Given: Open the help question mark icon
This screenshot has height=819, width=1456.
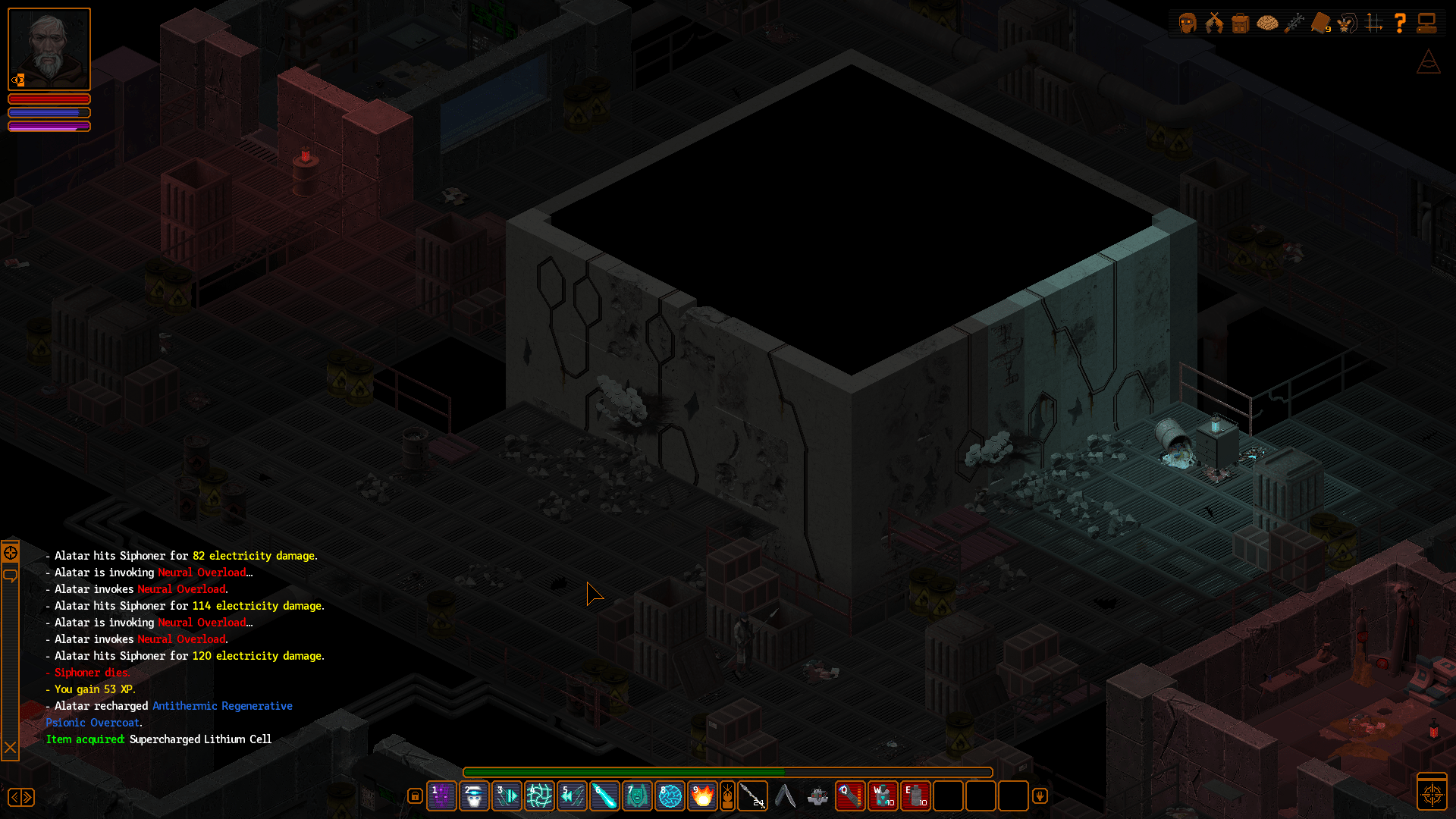Looking at the screenshot, I should pyautogui.click(x=1401, y=23).
